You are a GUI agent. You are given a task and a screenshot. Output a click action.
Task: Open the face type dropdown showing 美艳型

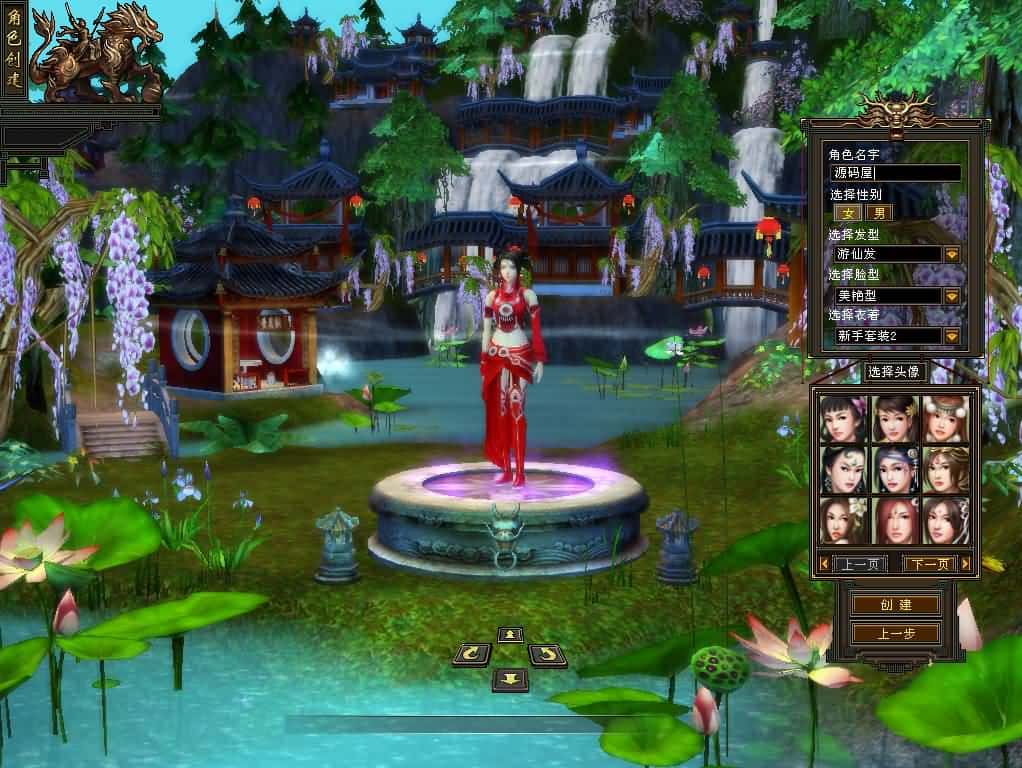pyautogui.click(x=951, y=296)
